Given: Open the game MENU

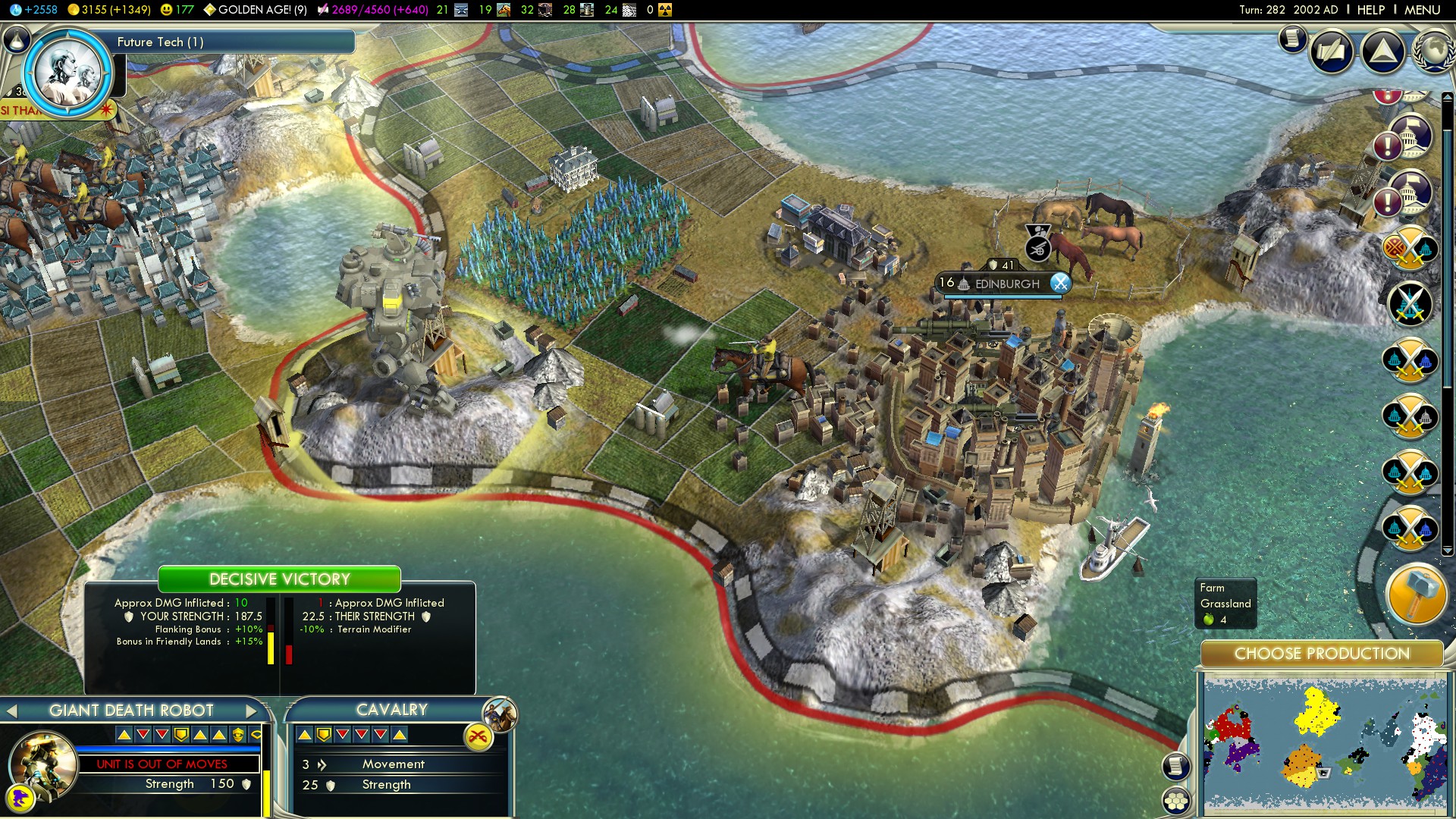Looking at the screenshot, I should click(x=1422, y=10).
